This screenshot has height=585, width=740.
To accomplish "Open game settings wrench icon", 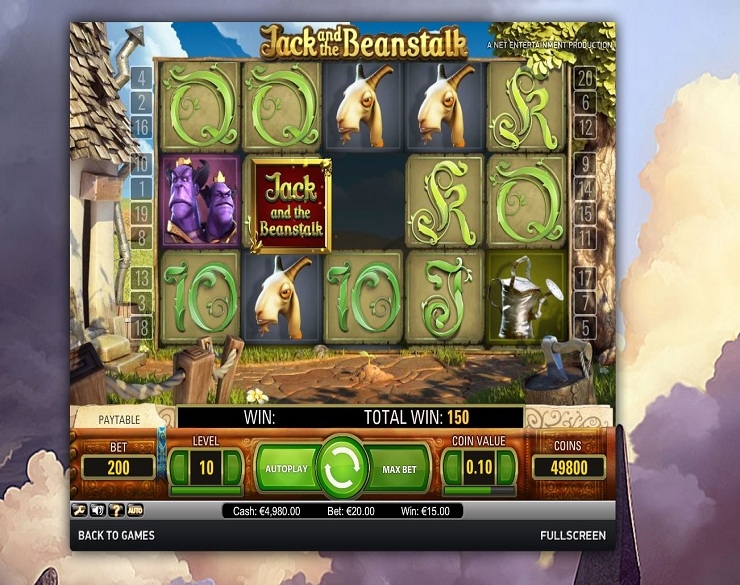I will 78,510.
